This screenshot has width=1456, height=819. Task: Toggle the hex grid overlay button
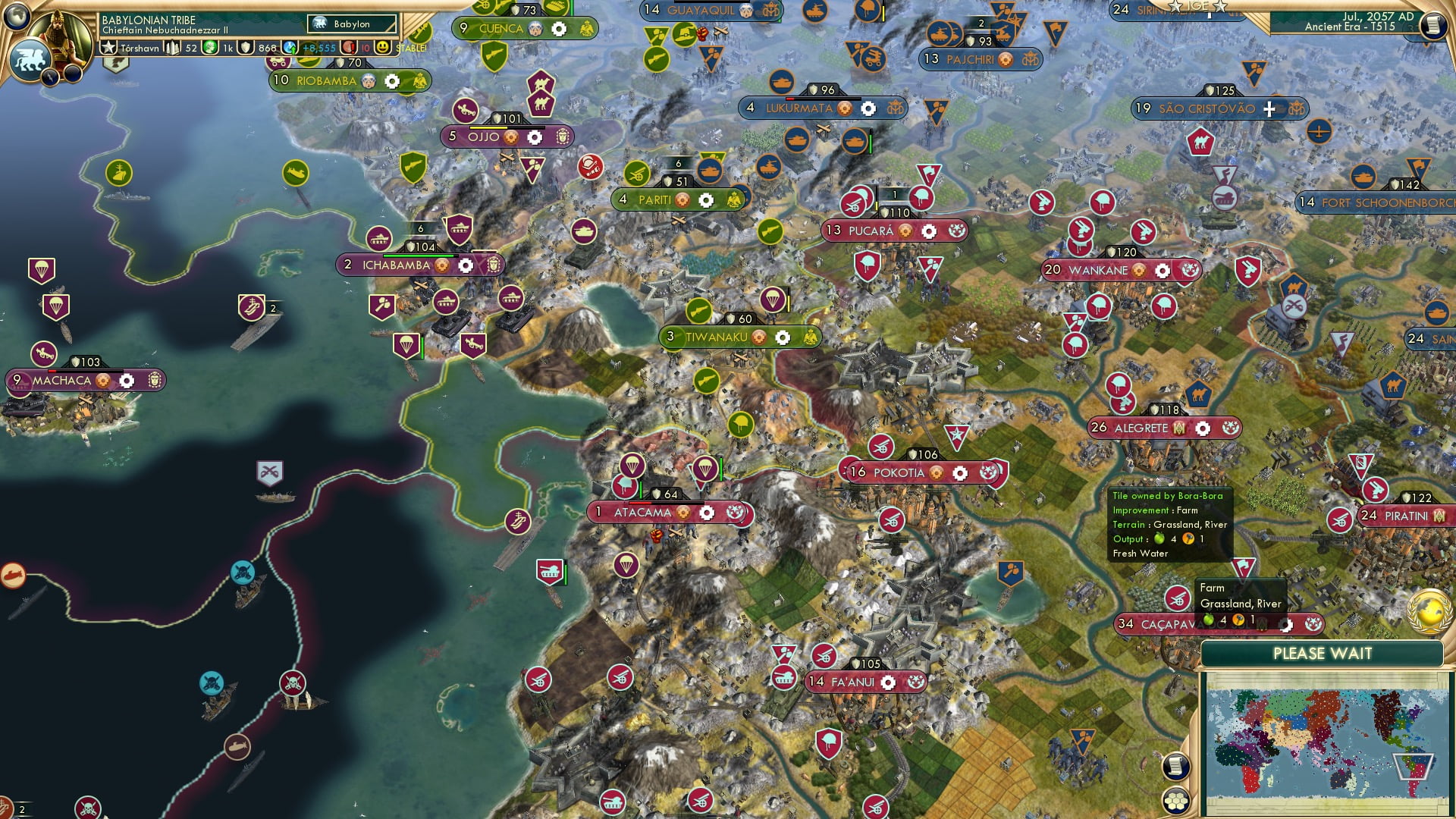click(x=1176, y=802)
